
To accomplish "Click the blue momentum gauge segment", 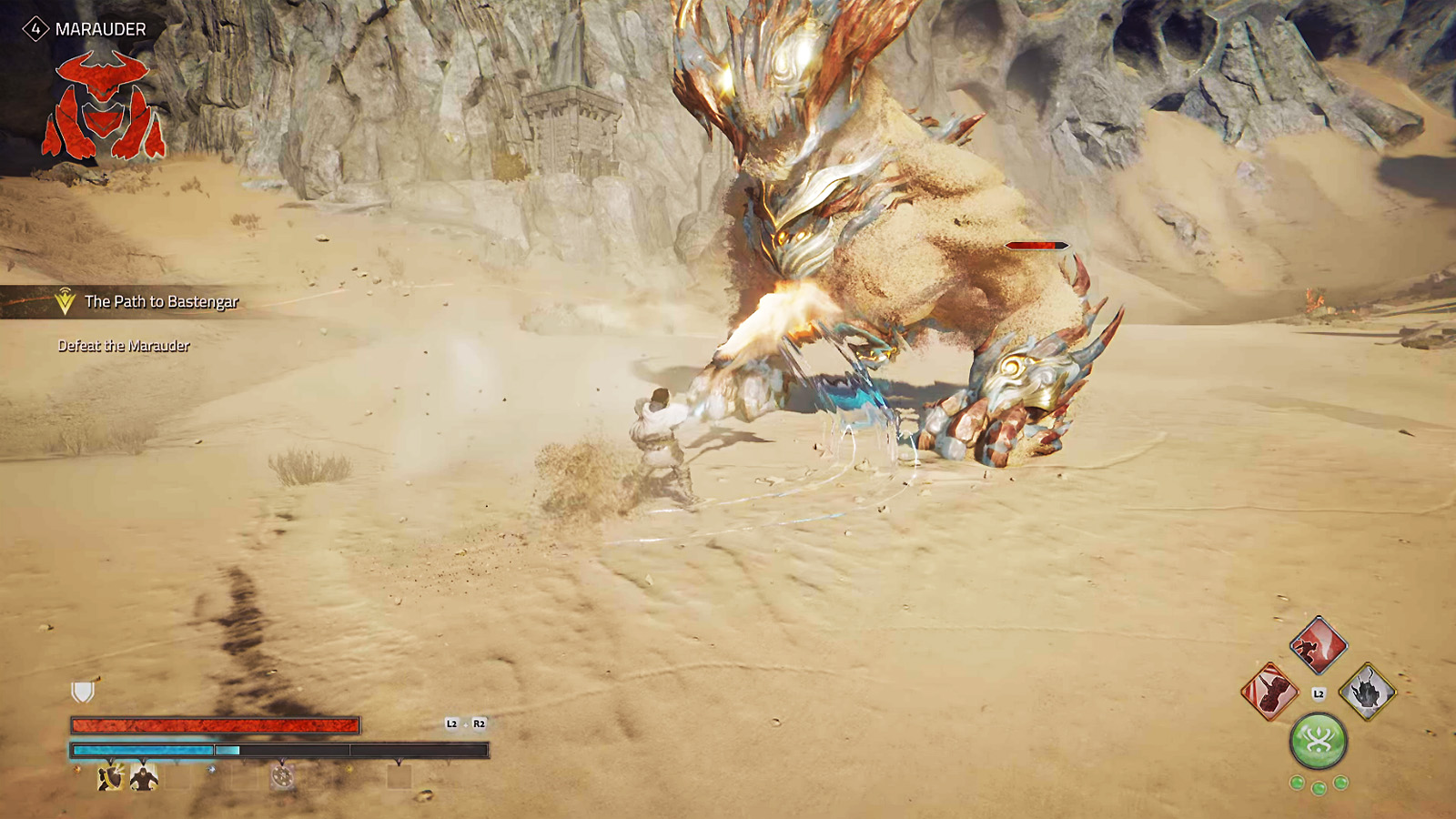I will [x=141, y=750].
